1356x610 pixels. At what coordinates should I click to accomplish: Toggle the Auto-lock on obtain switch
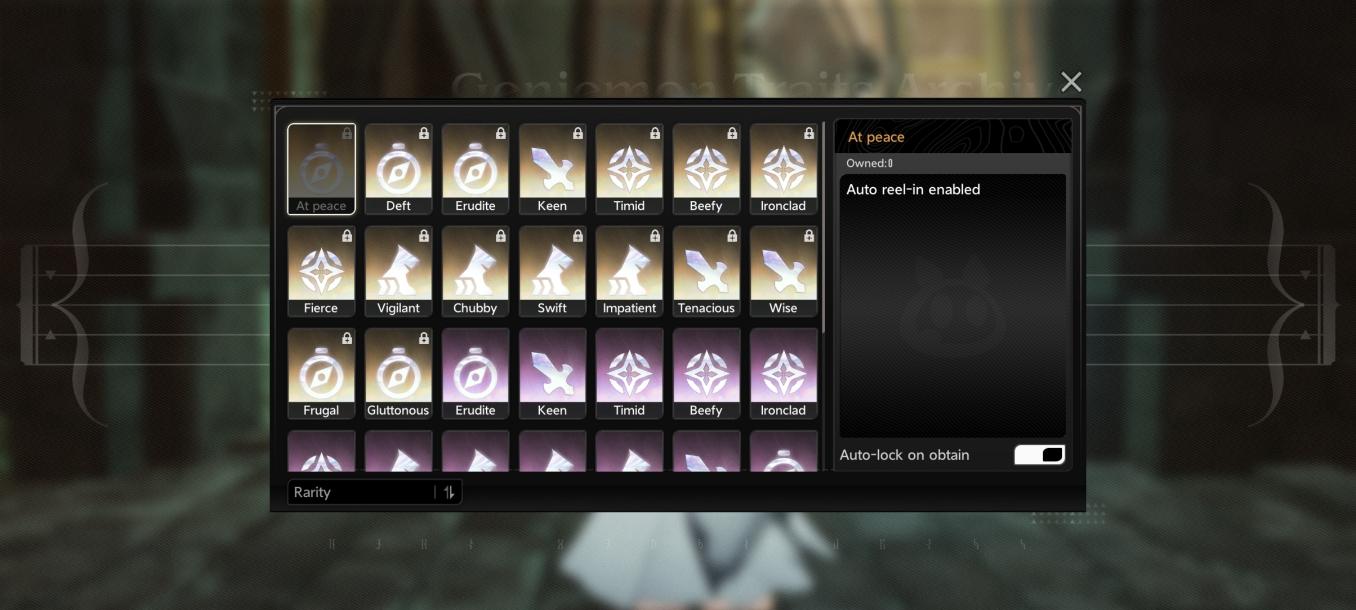(x=1039, y=455)
